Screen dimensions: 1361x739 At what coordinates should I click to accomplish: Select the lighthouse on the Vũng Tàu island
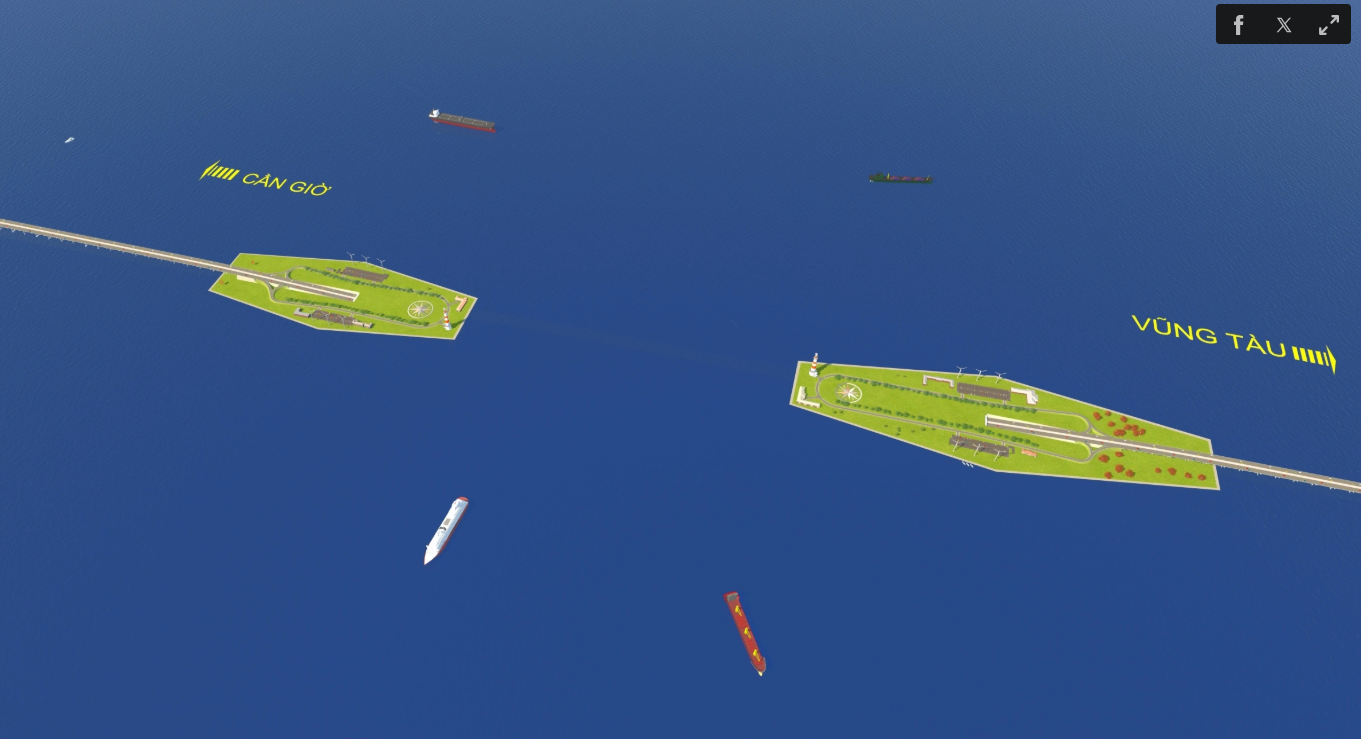point(815,366)
